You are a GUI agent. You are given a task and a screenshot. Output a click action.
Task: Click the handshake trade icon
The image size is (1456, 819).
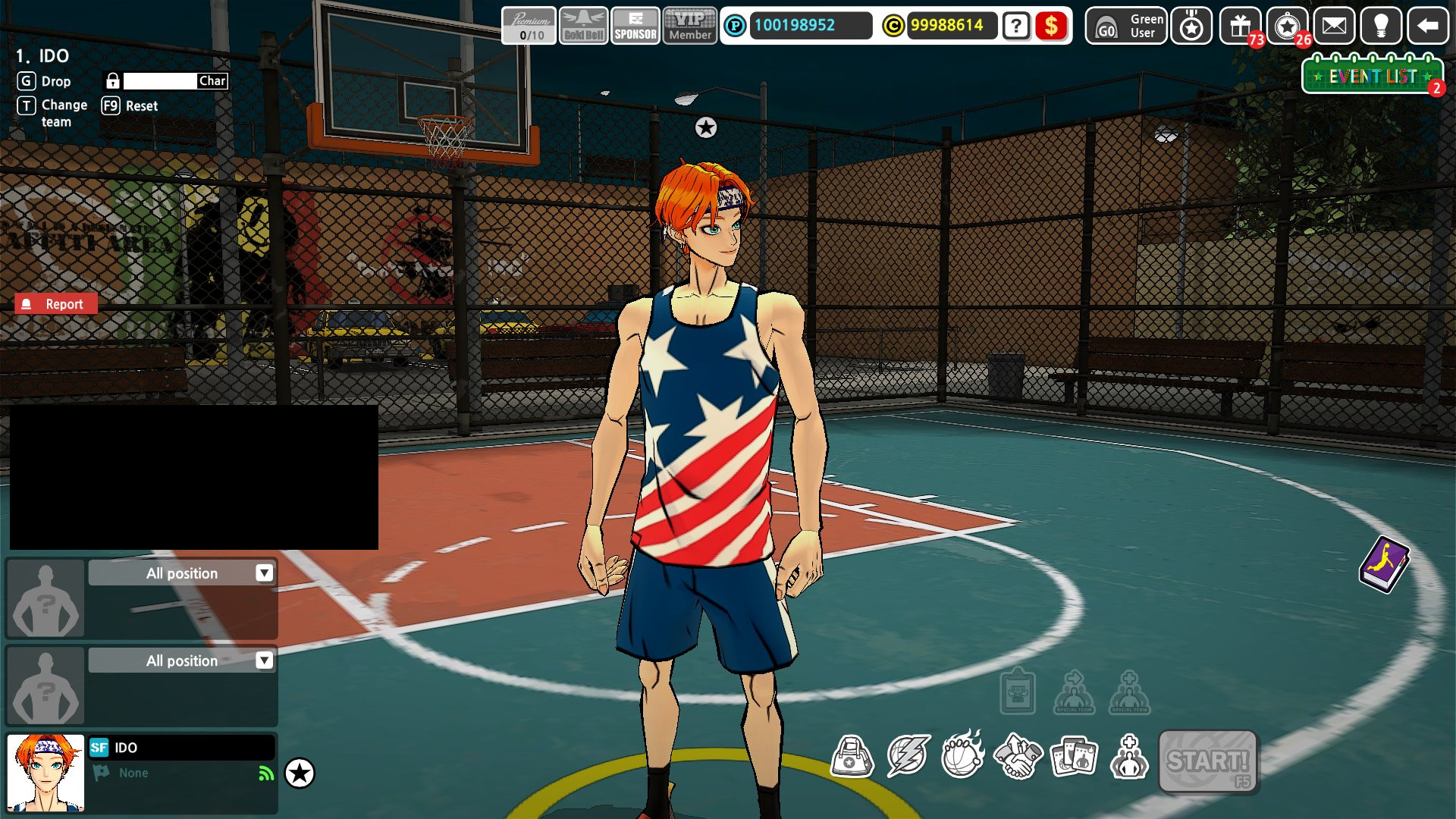[1018, 755]
